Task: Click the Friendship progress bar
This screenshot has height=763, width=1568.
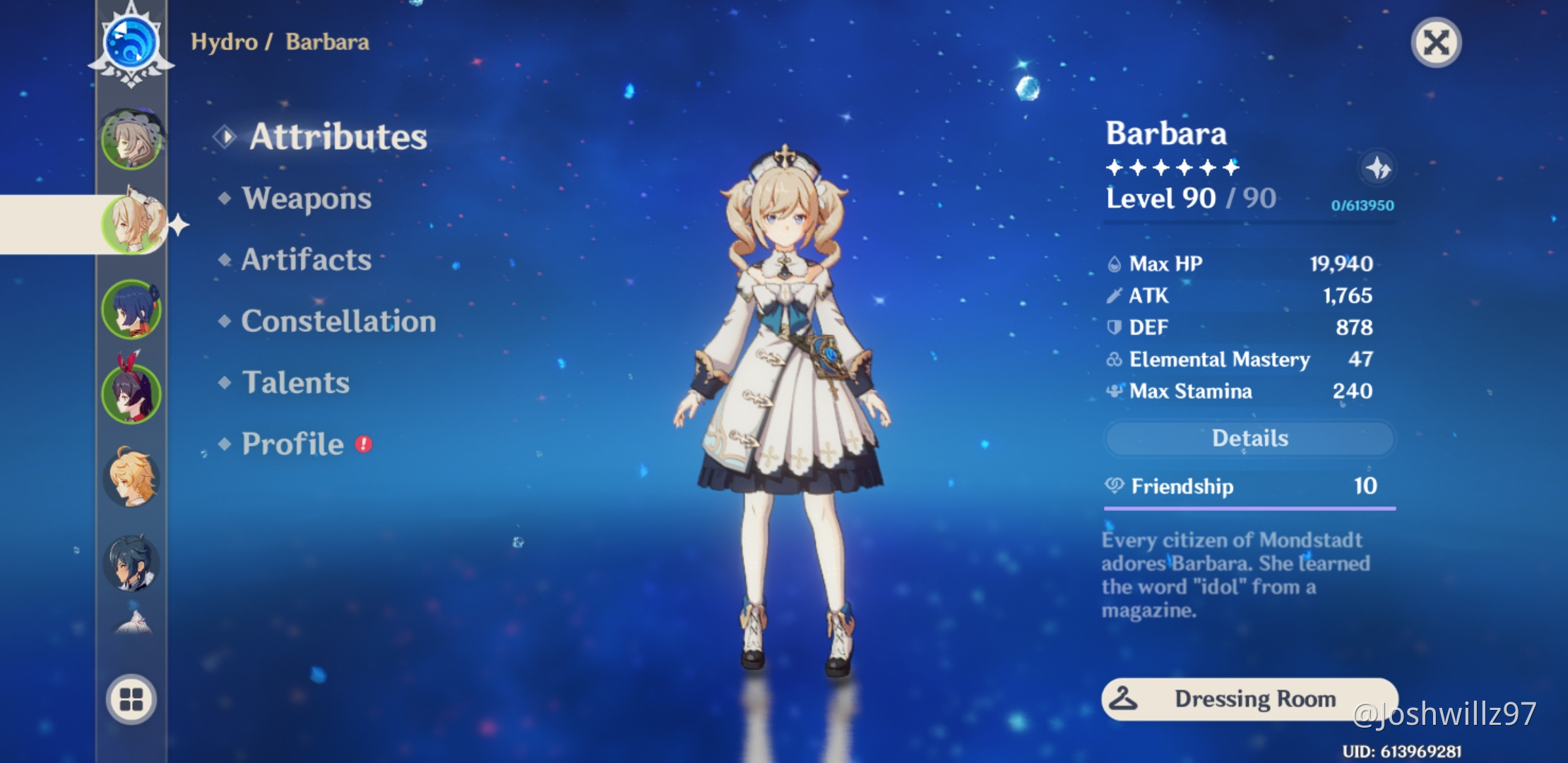Action: (1249, 507)
